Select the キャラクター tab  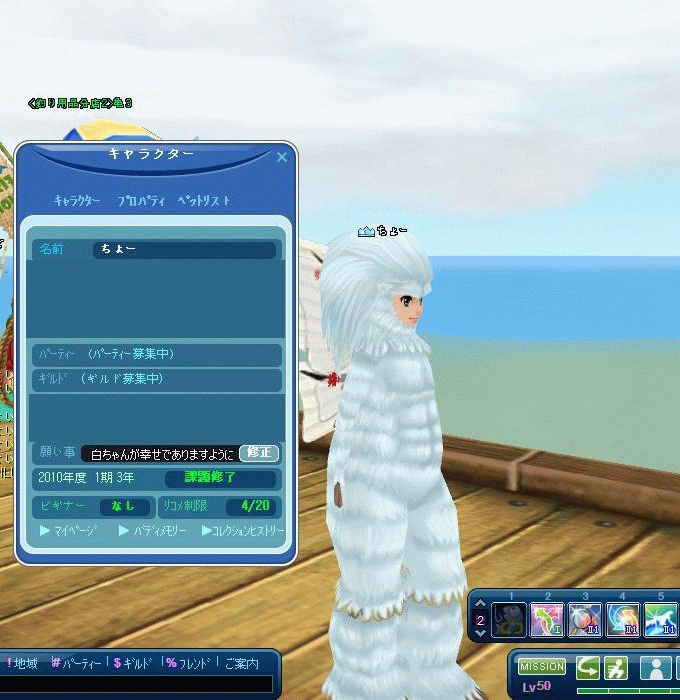pos(77,201)
